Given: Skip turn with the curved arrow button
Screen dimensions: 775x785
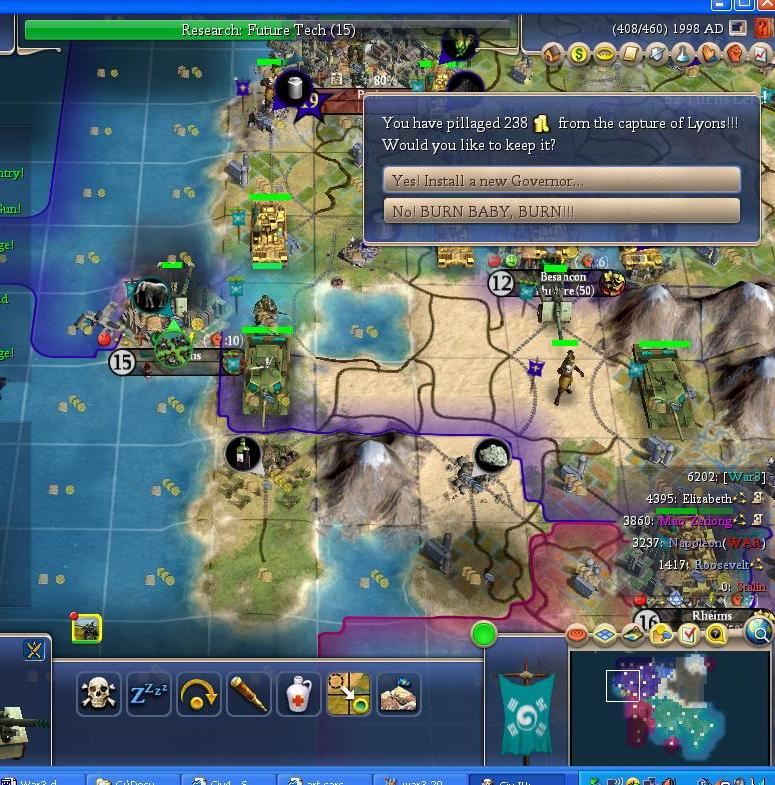Looking at the screenshot, I should click(198, 693).
